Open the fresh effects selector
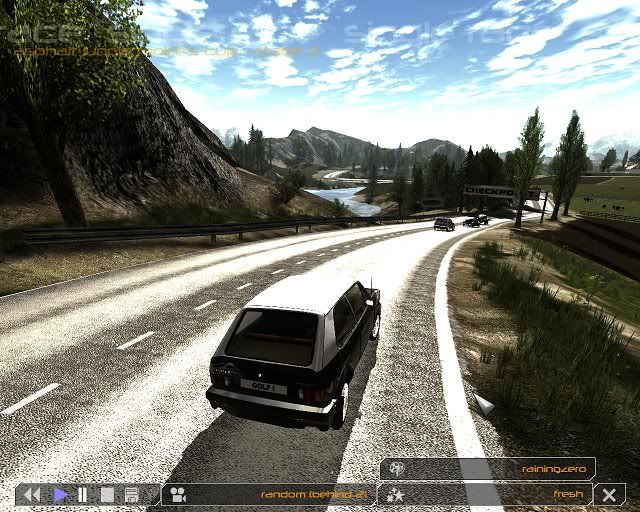This screenshot has height=512, width=640. (x=489, y=494)
